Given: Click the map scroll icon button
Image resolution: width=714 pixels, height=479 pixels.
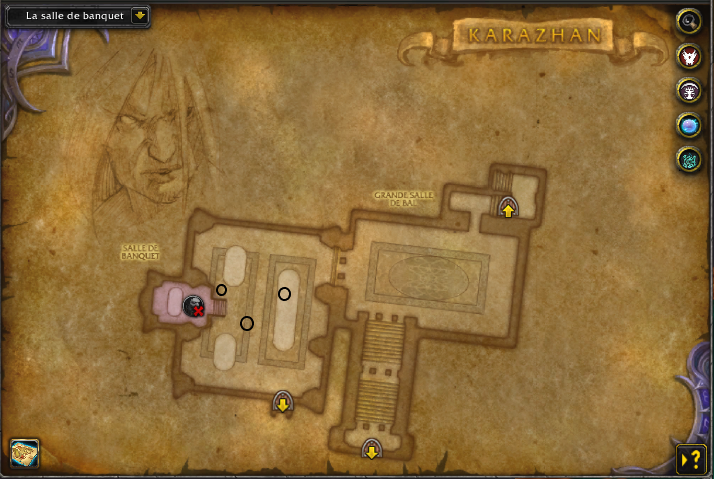Looking at the screenshot, I should pyautogui.click(x=24, y=453).
